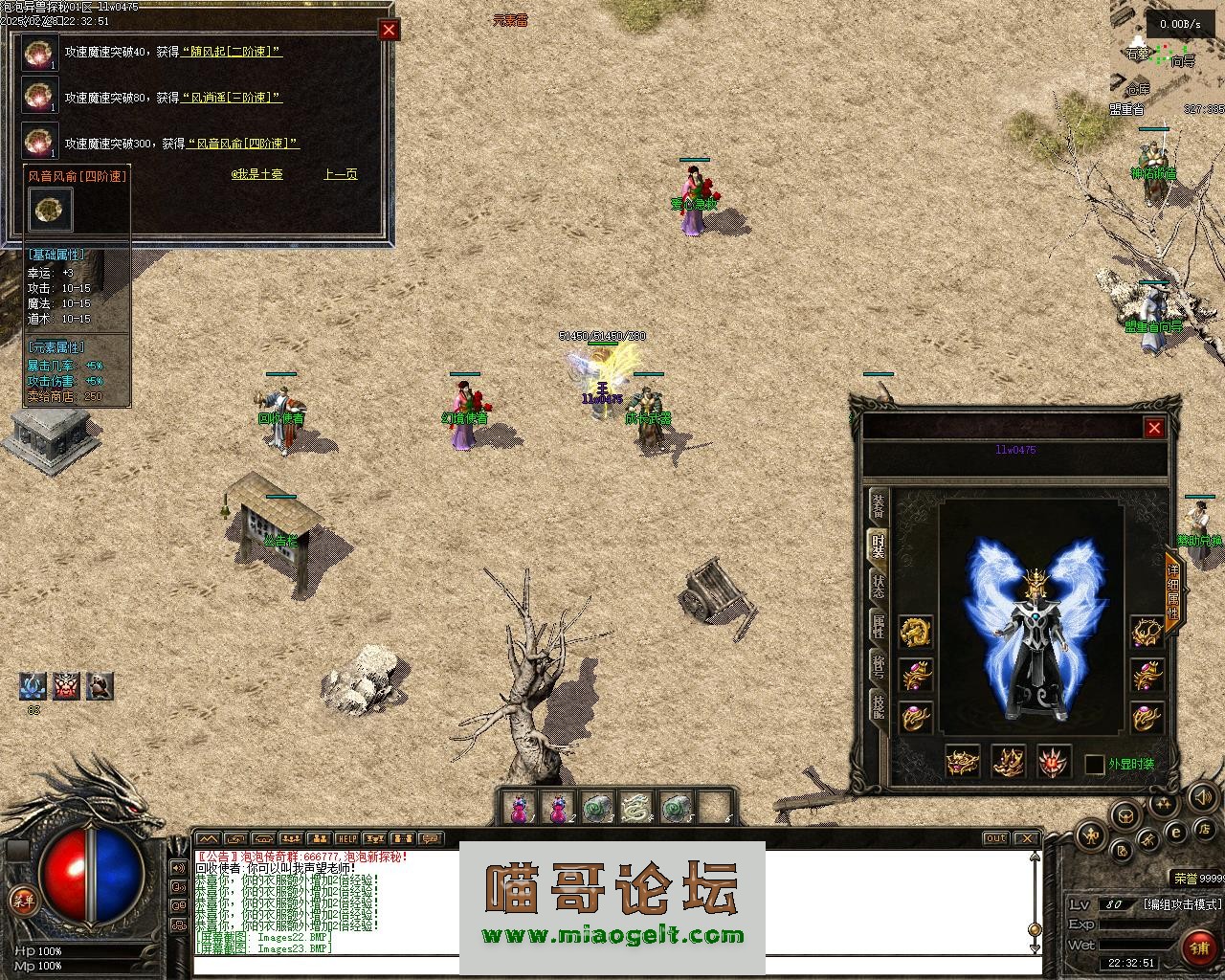1225x980 pixels.
Task: Toggle sound with the round speaker button
Action: click(x=1203, y=797)
